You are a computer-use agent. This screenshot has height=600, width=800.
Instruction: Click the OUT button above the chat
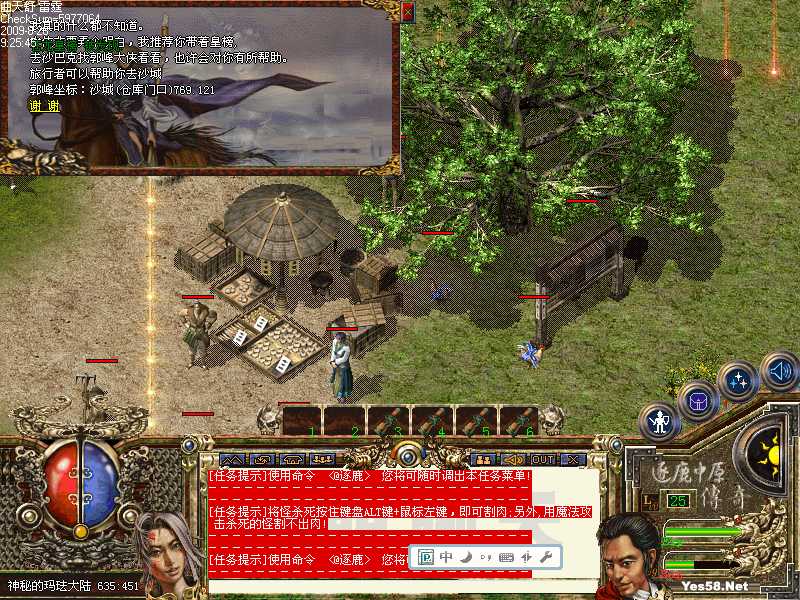click(542, 459)
